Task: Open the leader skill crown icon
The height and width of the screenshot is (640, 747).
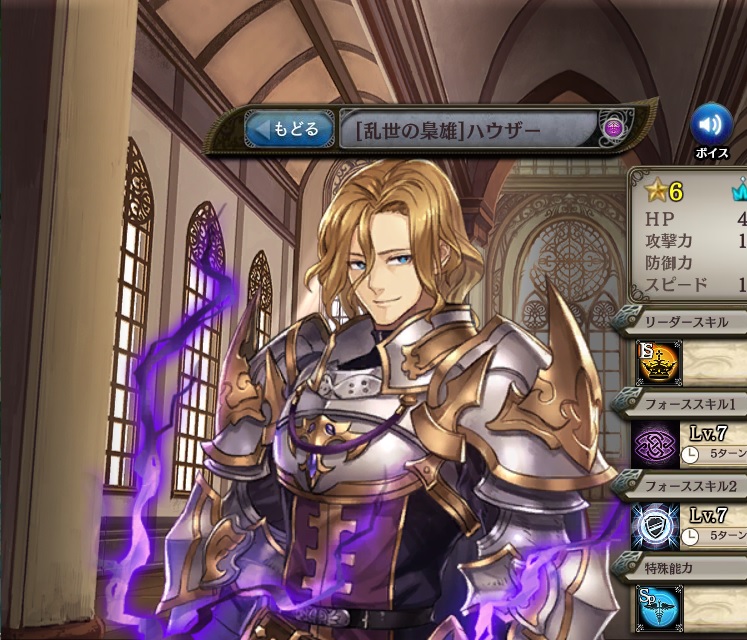Action: point(659,363)
